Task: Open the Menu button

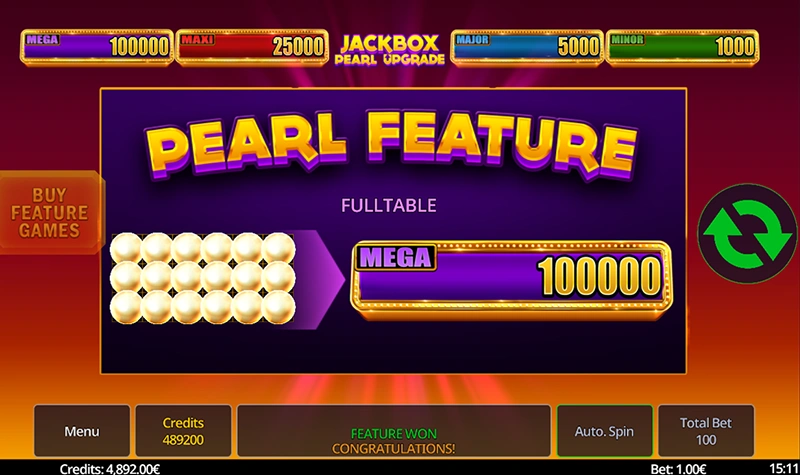Action: tap(82, 431)
